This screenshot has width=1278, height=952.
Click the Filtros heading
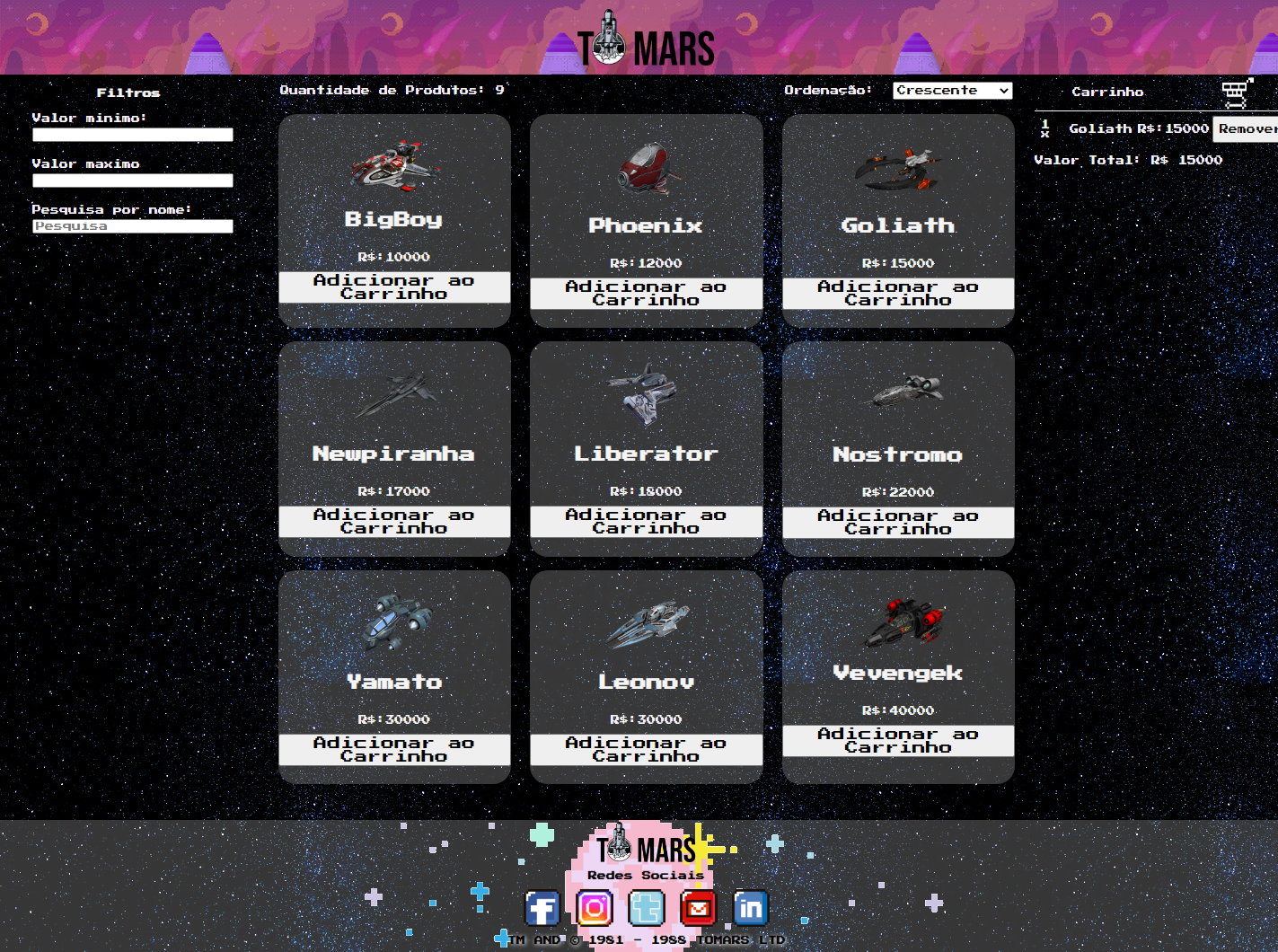128,93
